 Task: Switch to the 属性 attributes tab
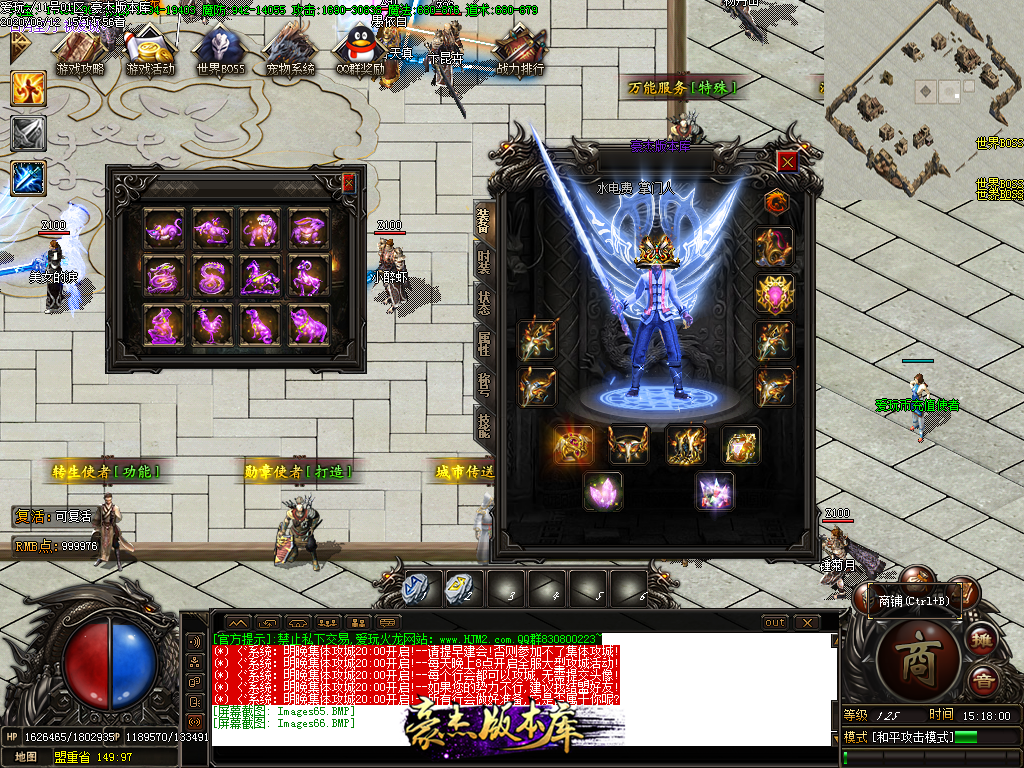point(483,344)
